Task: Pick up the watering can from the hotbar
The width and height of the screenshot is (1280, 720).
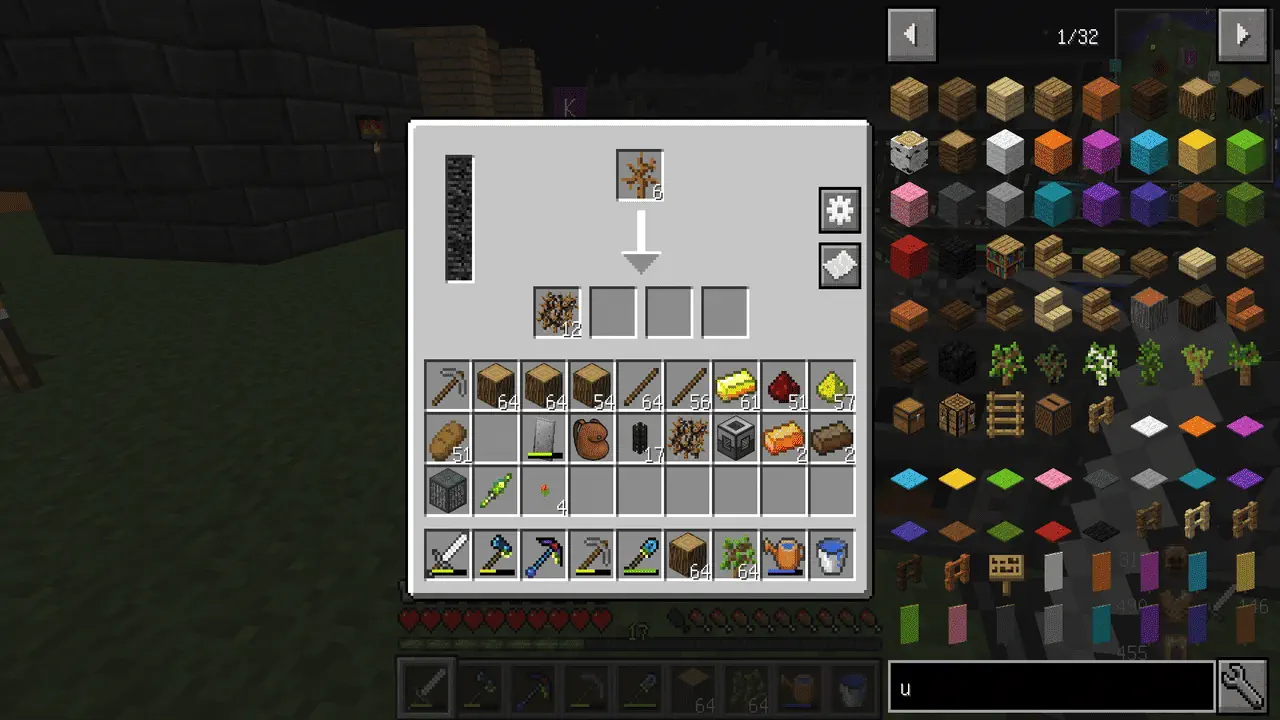Action: [783, 555]
